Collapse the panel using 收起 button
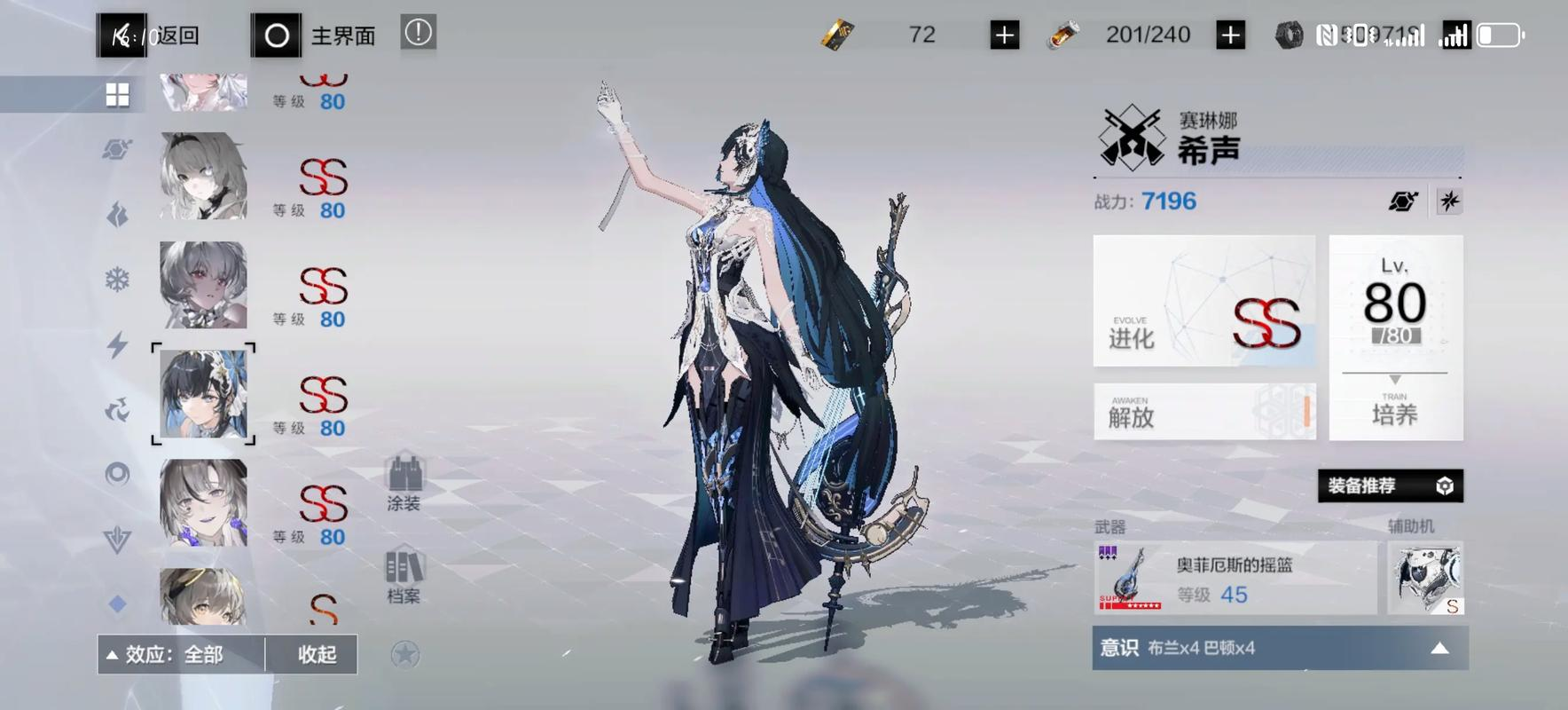 (x=310, y=653)
